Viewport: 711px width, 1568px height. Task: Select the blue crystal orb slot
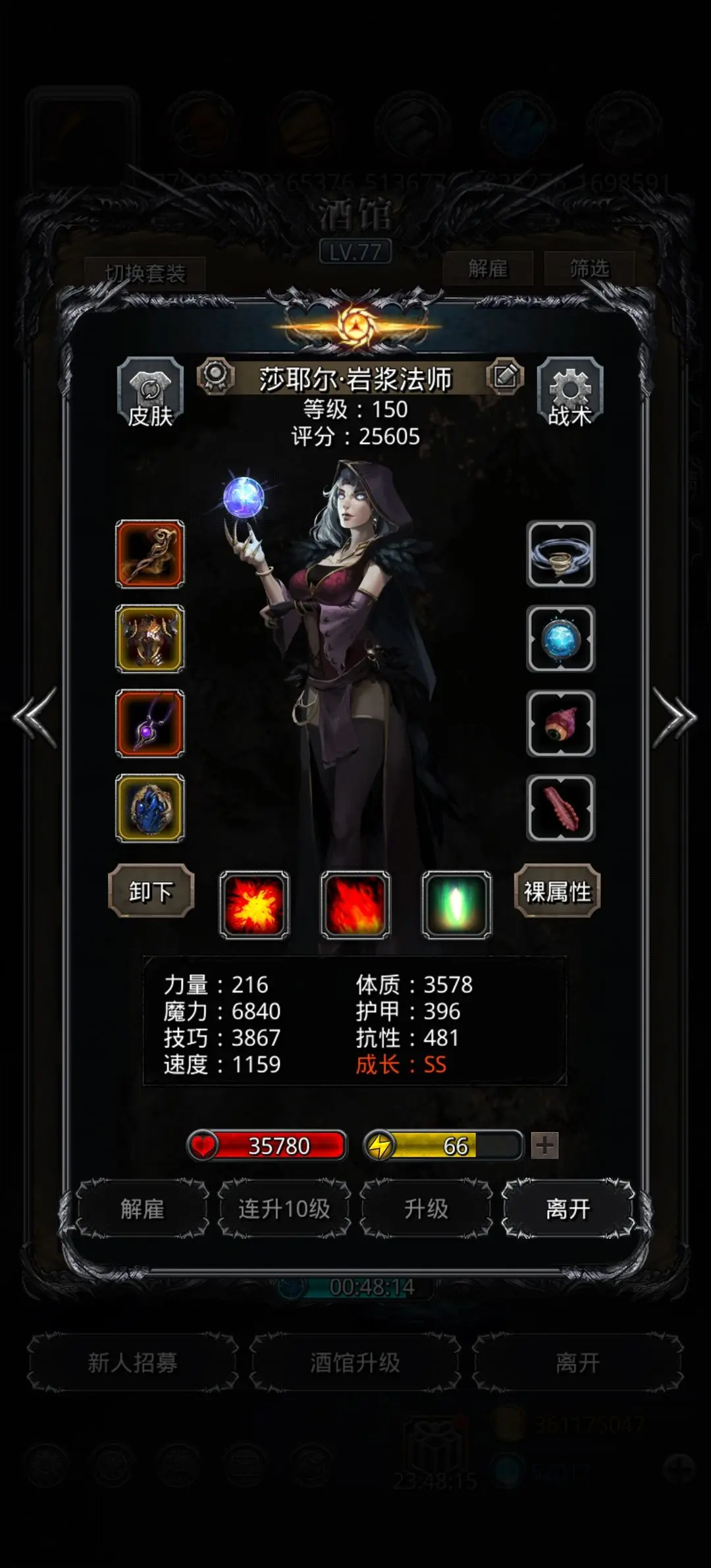(561, 639)
